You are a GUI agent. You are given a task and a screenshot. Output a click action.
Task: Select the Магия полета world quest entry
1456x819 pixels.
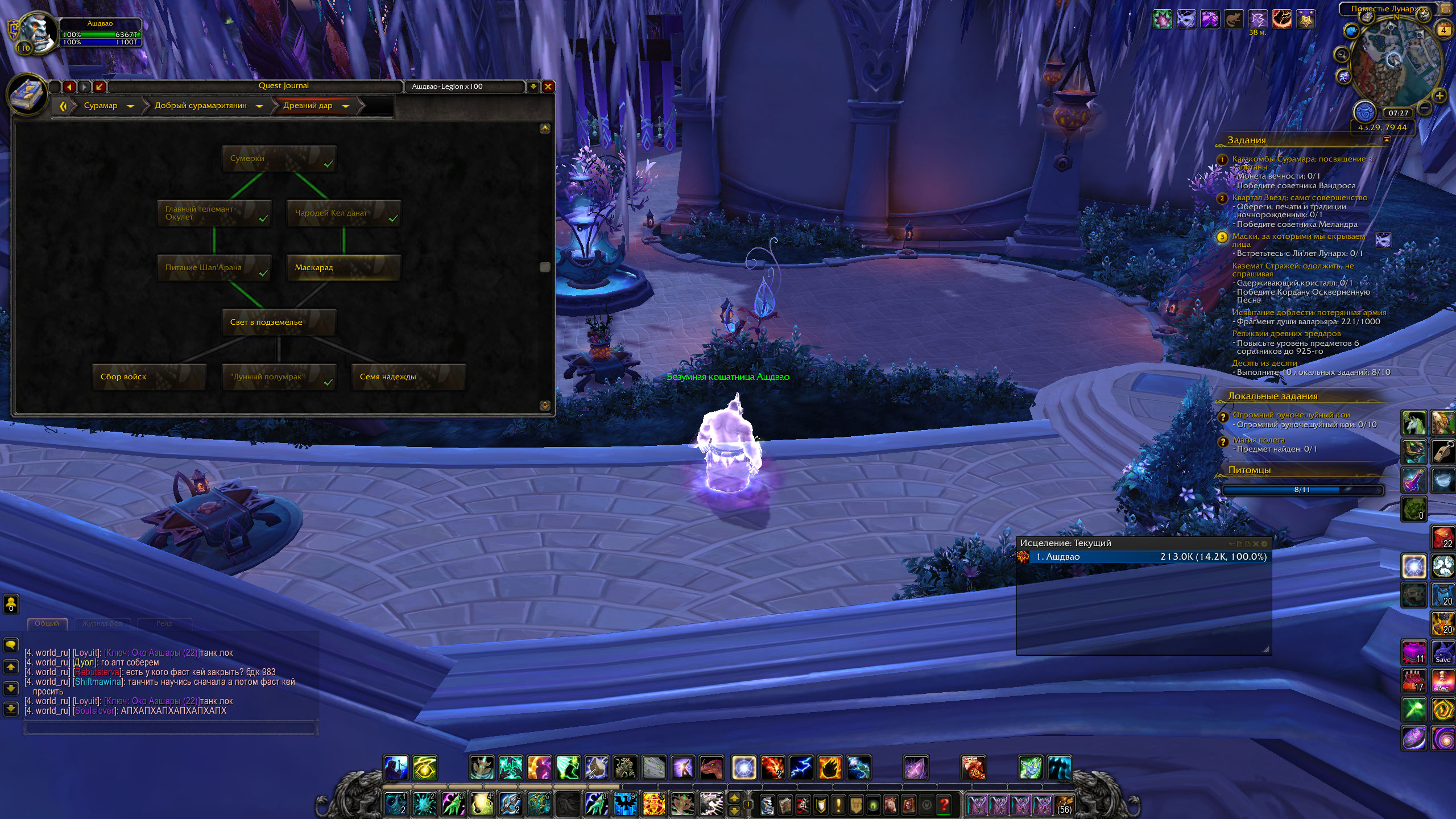click(1258, 440)
